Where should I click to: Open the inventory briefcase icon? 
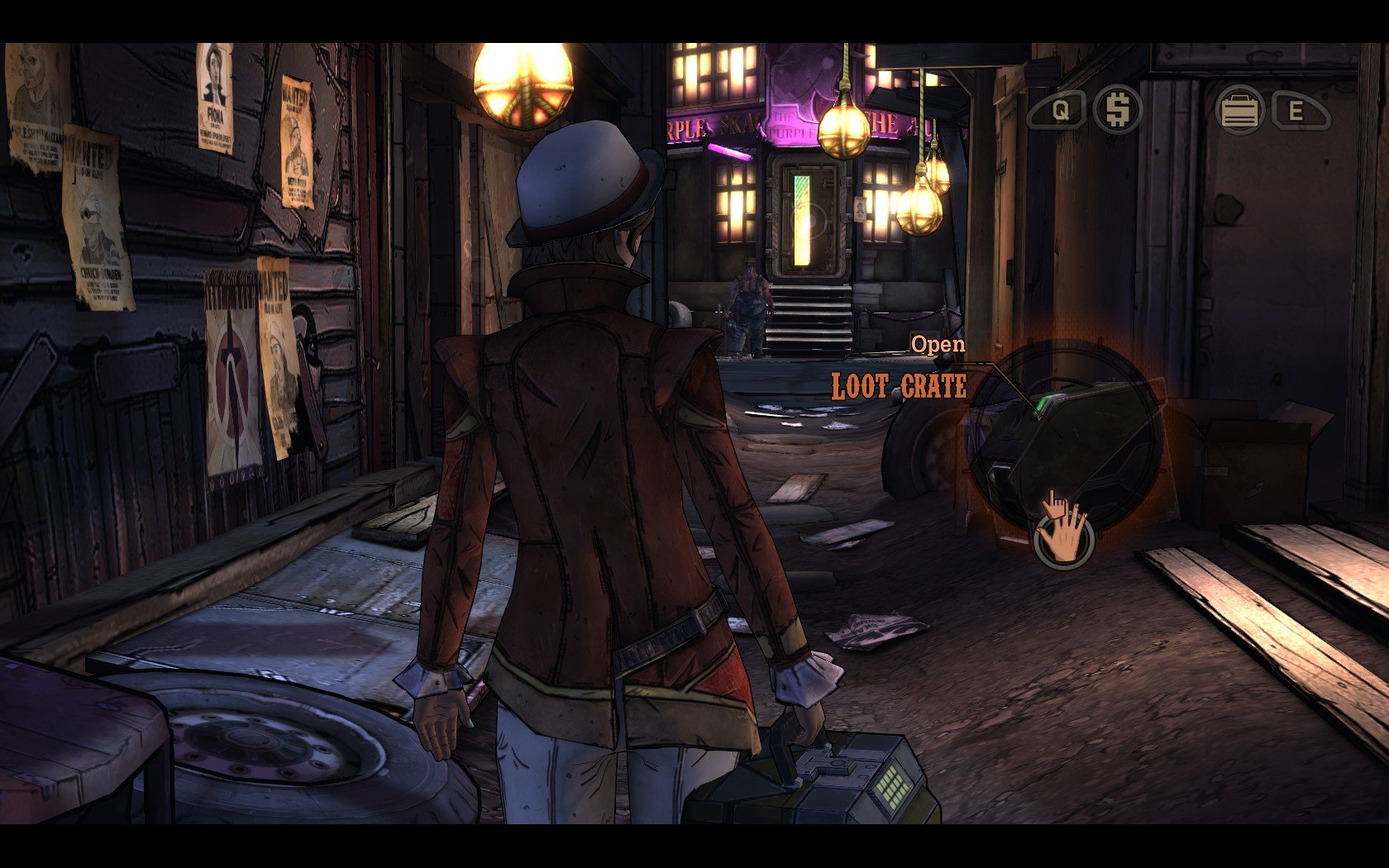coord(1239,111)
